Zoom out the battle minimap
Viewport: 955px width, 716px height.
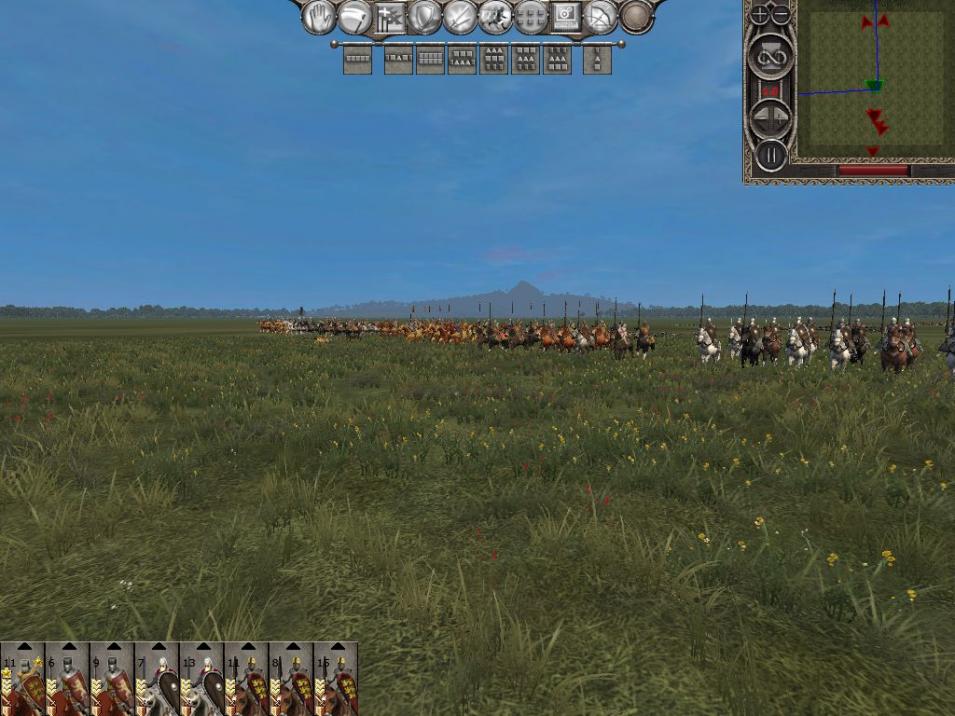tap(781, 15)
